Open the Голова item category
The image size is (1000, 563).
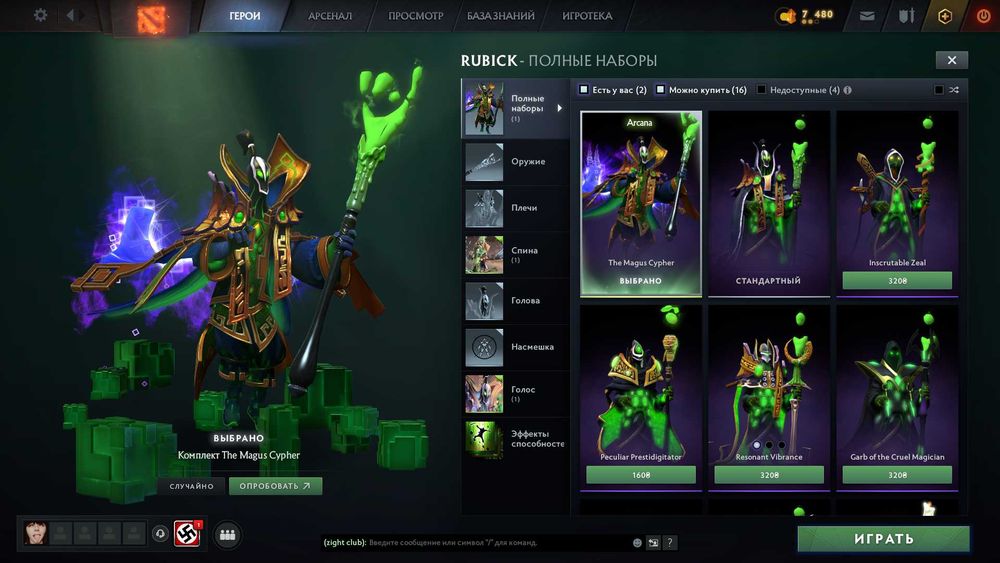tap(515, 300)
